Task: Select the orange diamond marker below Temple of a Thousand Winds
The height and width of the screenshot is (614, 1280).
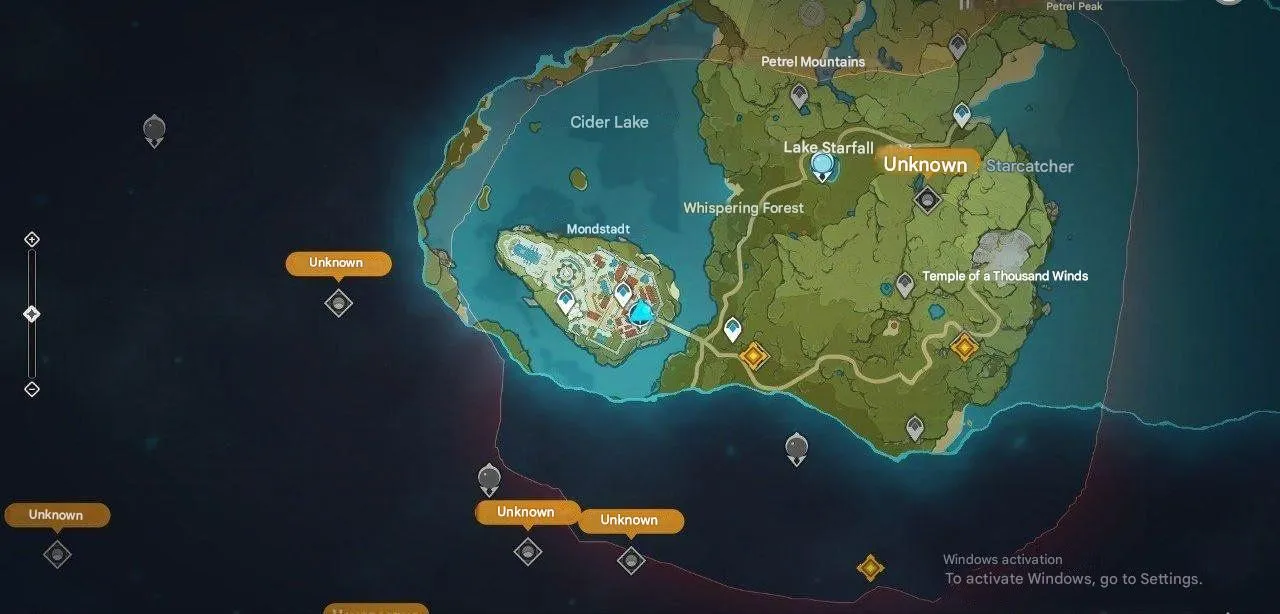Action: point(964,347)
